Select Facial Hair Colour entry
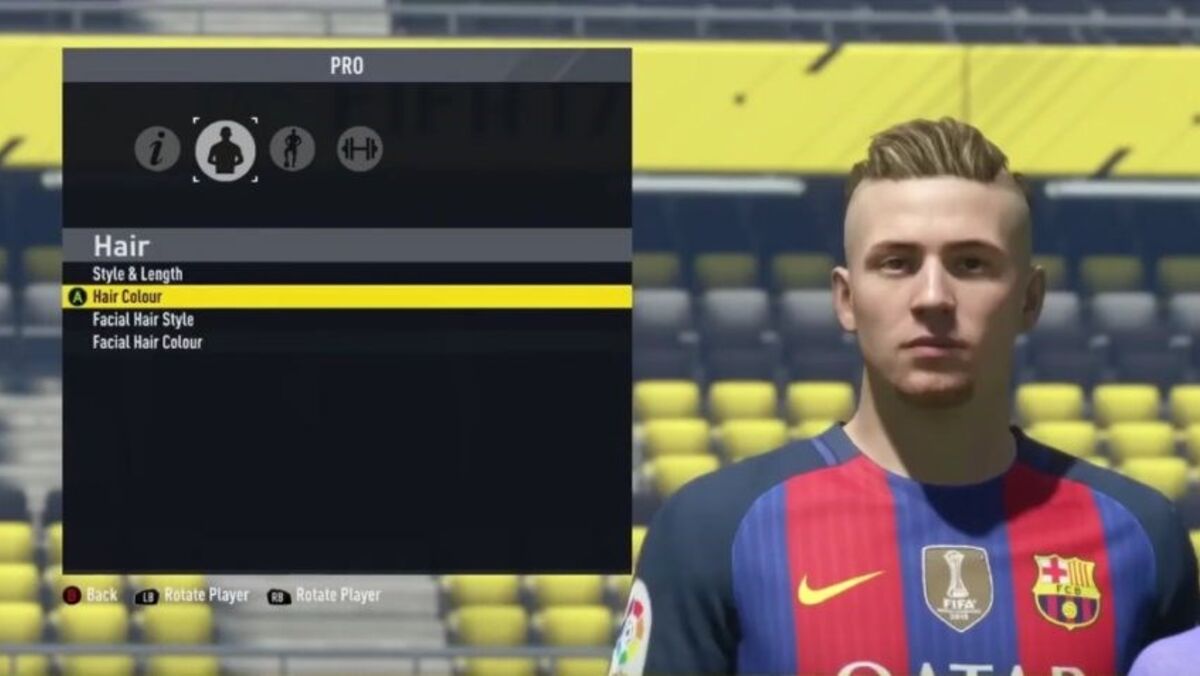The width and height of the screenshot is (1200, 676). [x=147, y=342]
